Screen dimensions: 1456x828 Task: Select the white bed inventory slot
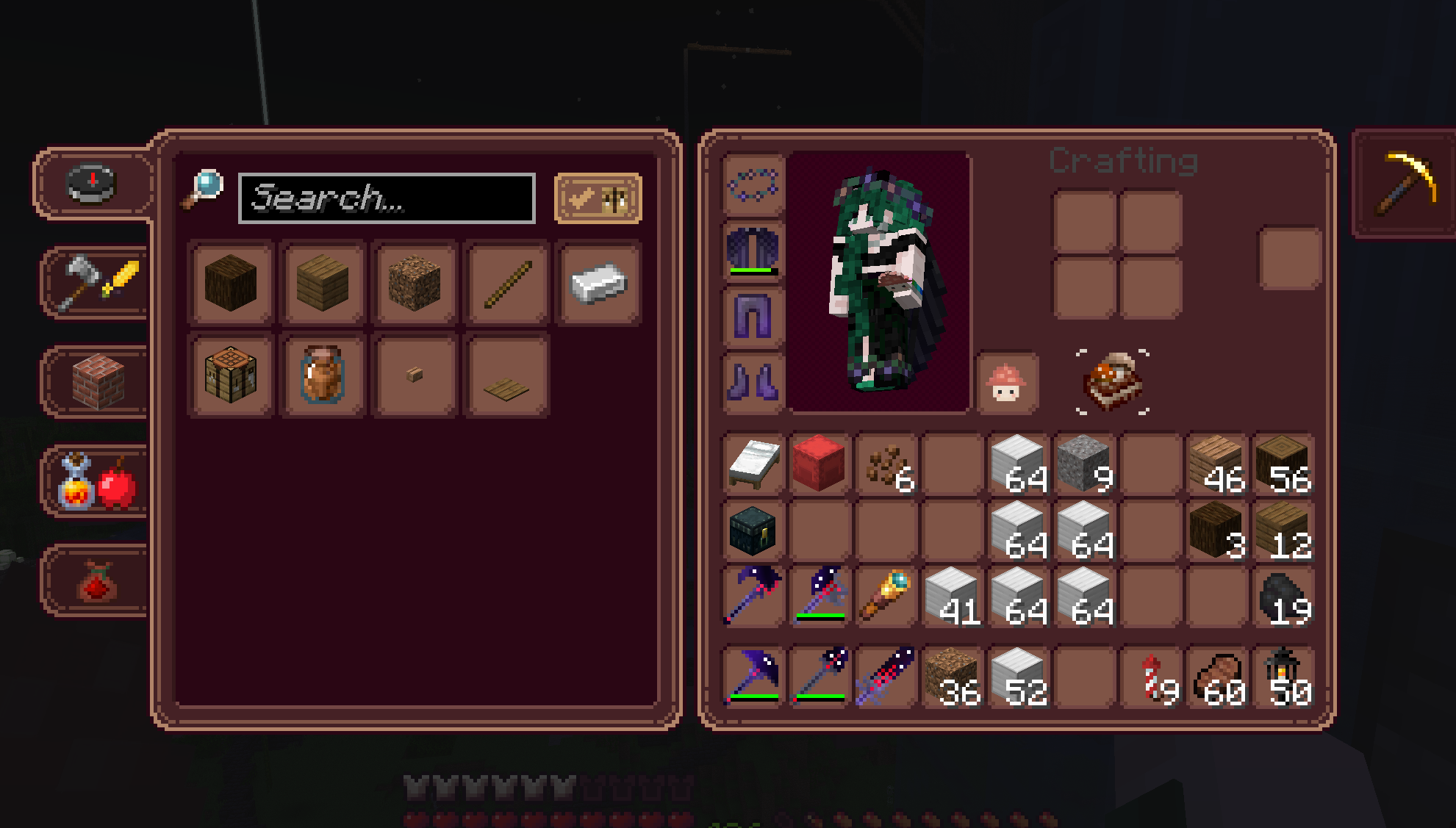(x=753, y=464)
